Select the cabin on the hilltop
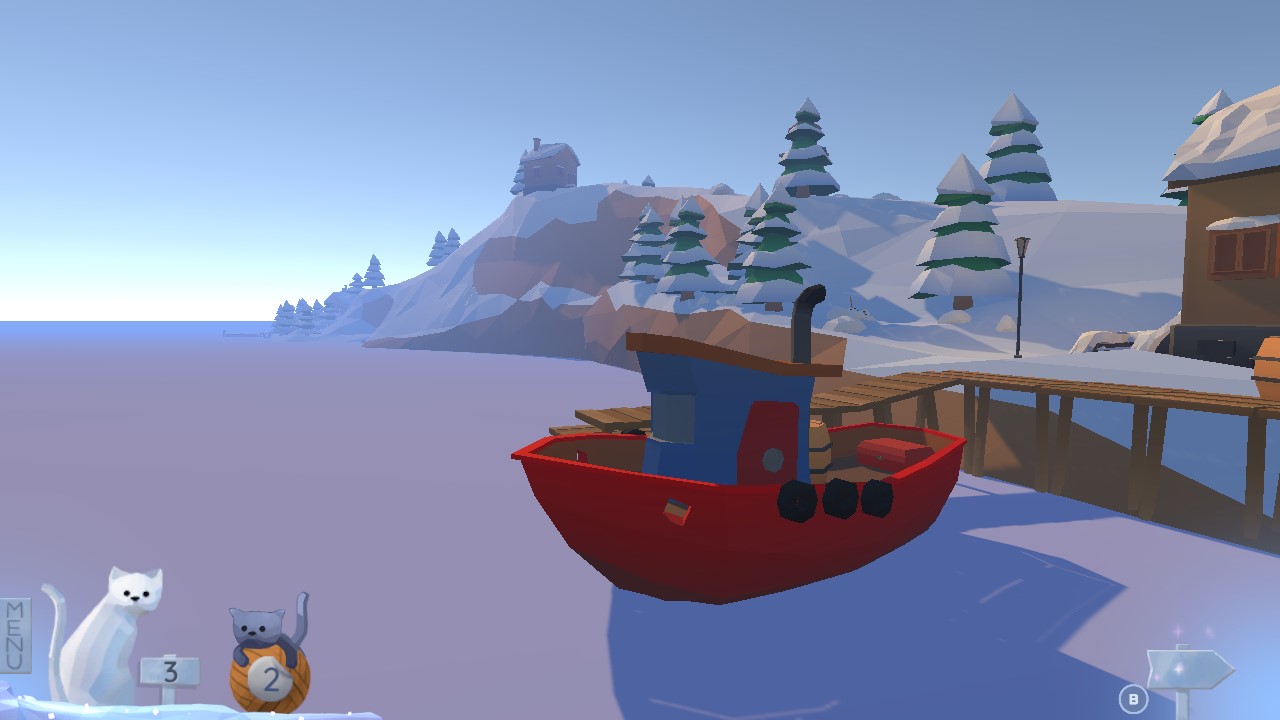 (x=548, y=165)
